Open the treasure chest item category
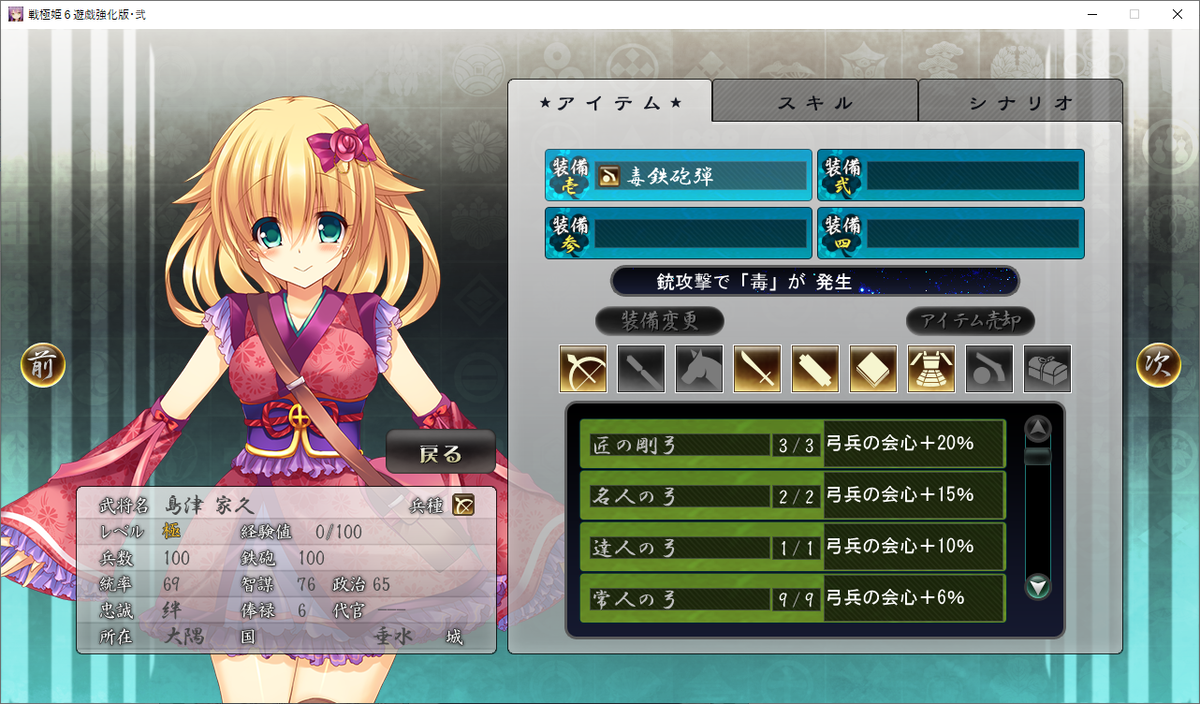 pos(1047,369)
